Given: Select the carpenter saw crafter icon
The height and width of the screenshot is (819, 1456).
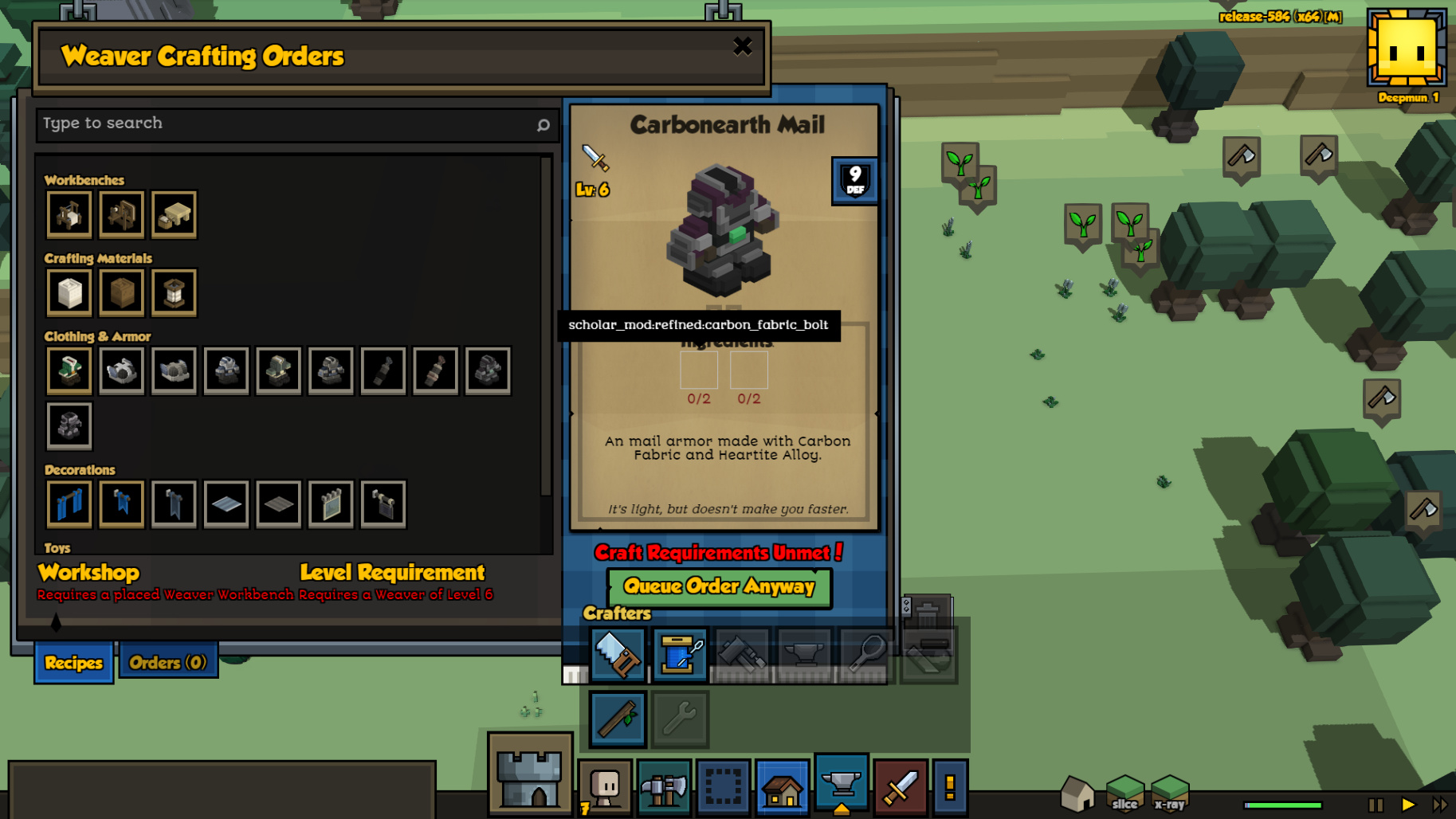Looking at the screenshot, I should 618,655.
